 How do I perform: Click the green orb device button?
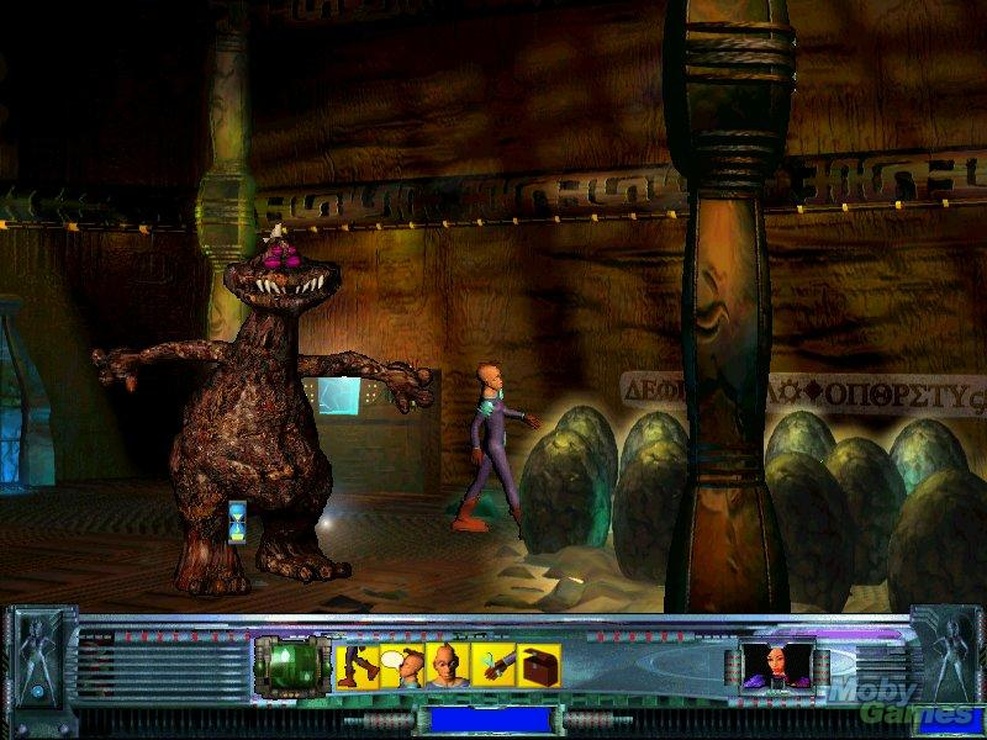click(291, 665)
